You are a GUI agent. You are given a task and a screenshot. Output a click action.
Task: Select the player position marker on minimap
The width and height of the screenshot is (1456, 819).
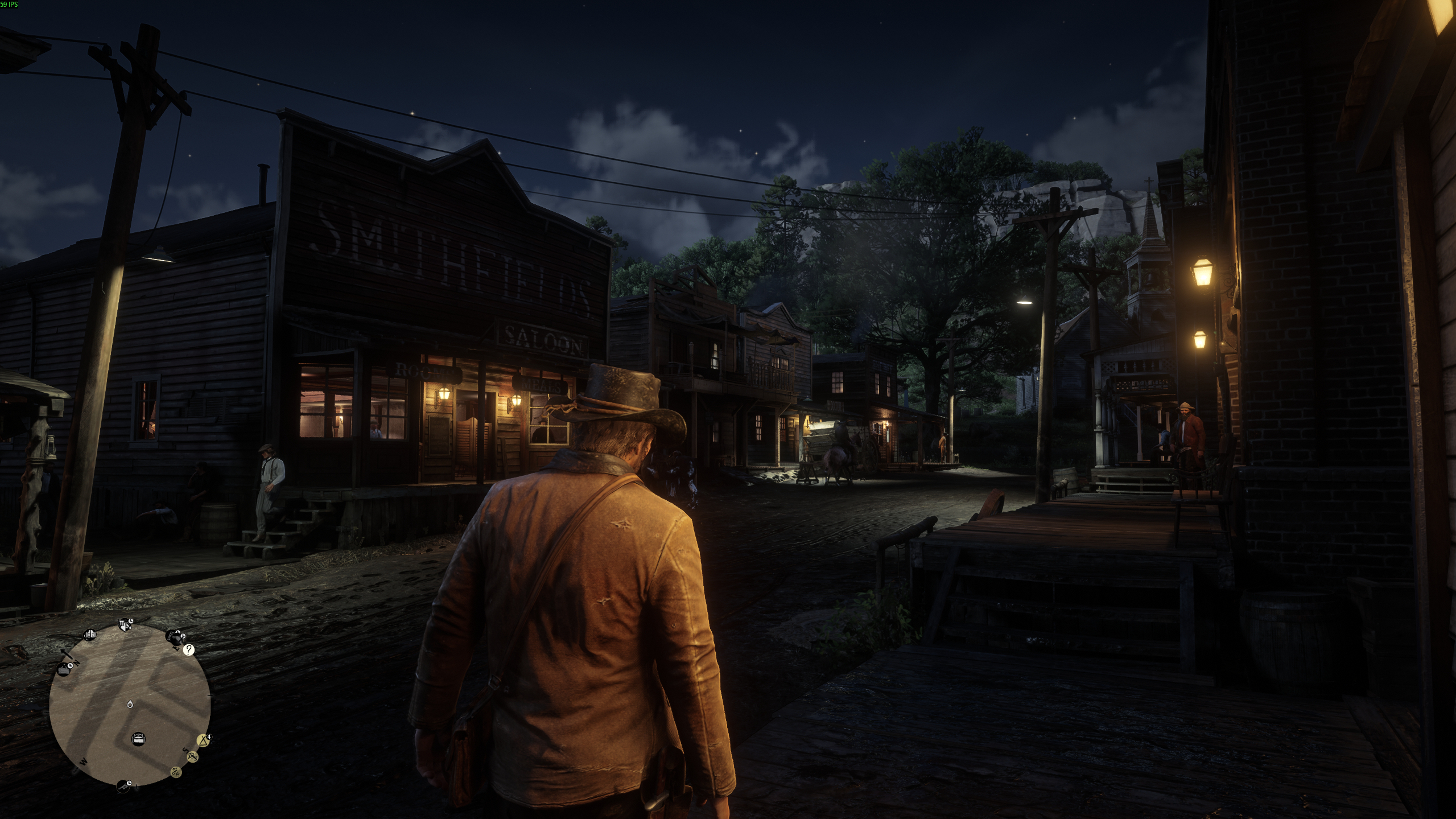[130, 705]
